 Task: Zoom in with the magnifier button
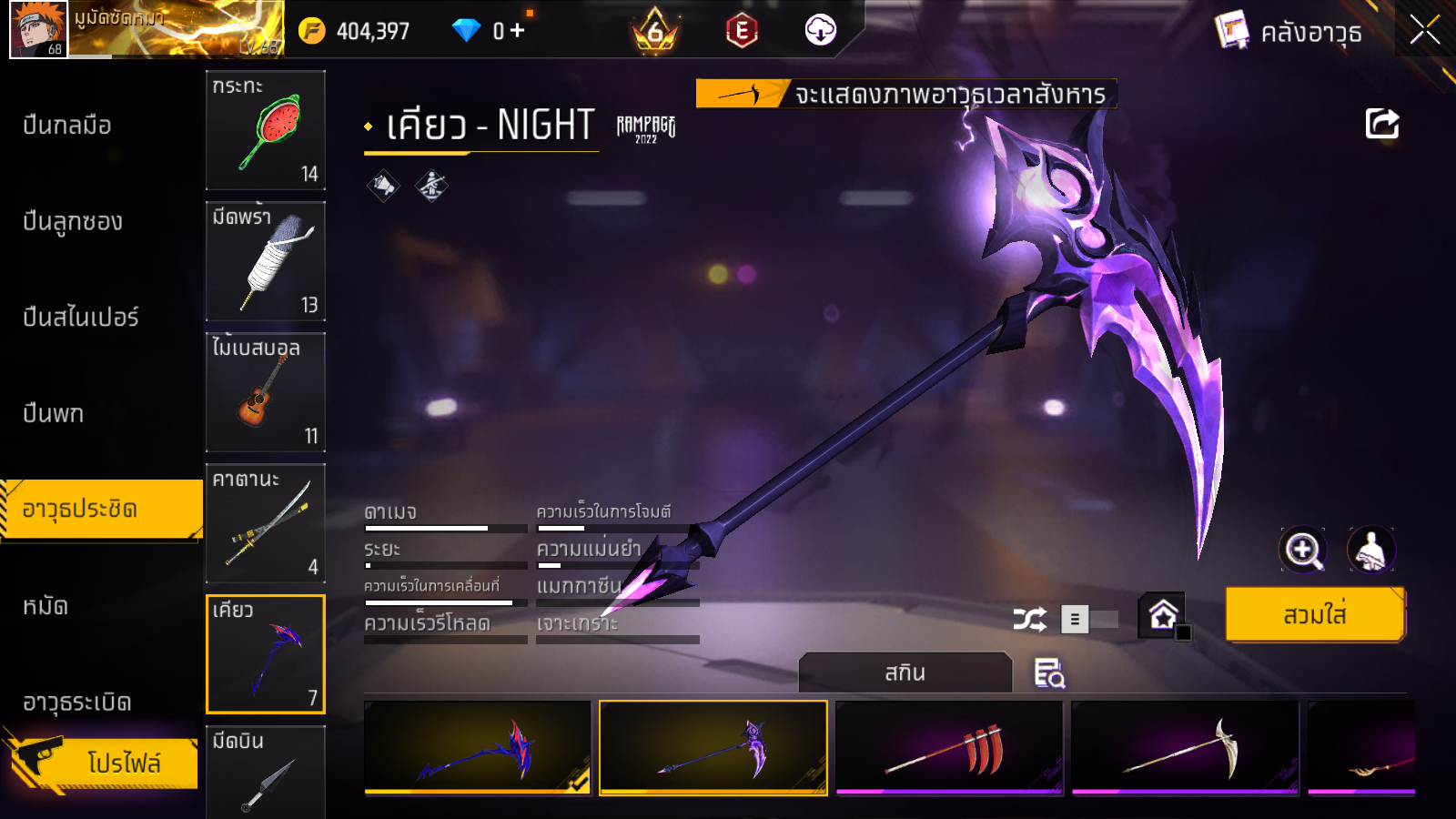point(1302,550)
